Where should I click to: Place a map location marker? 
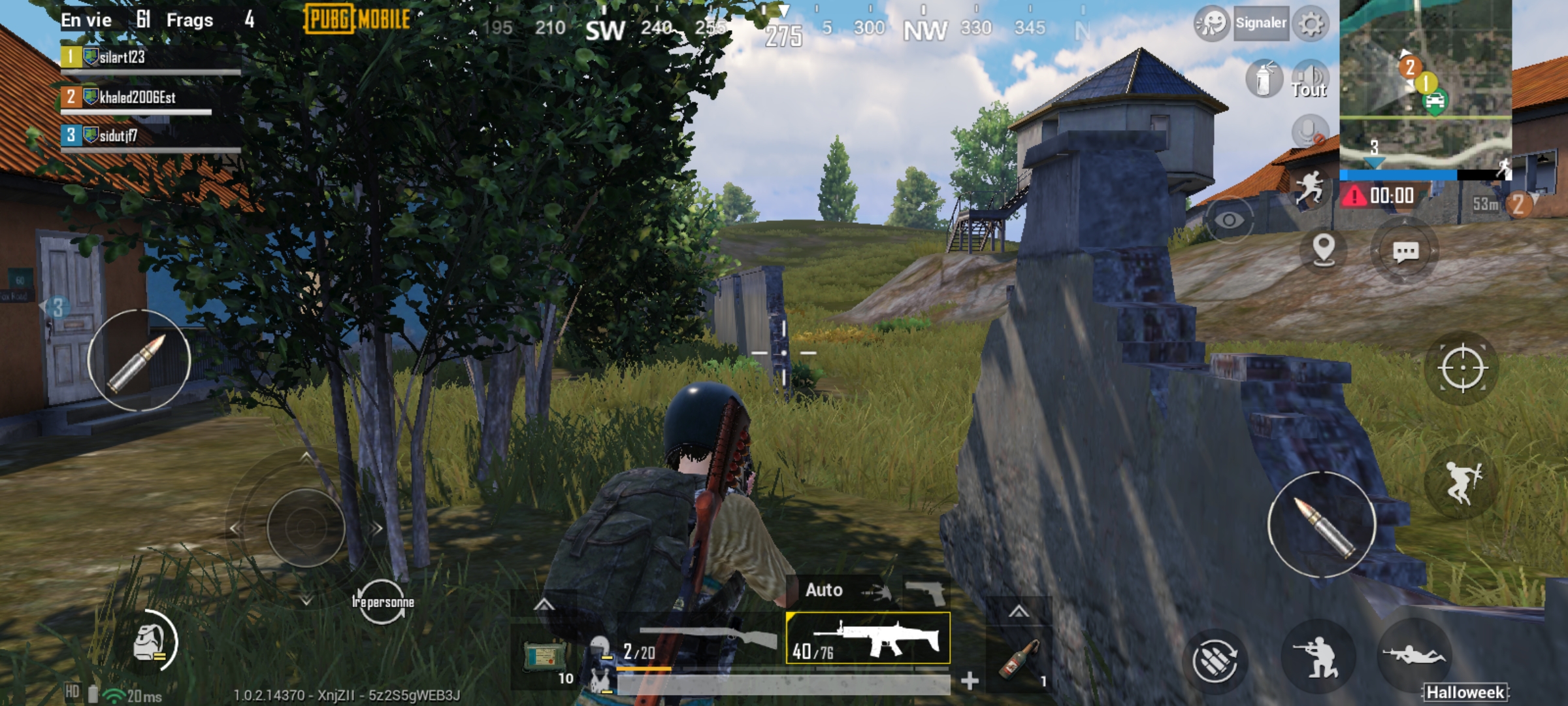1324,250
